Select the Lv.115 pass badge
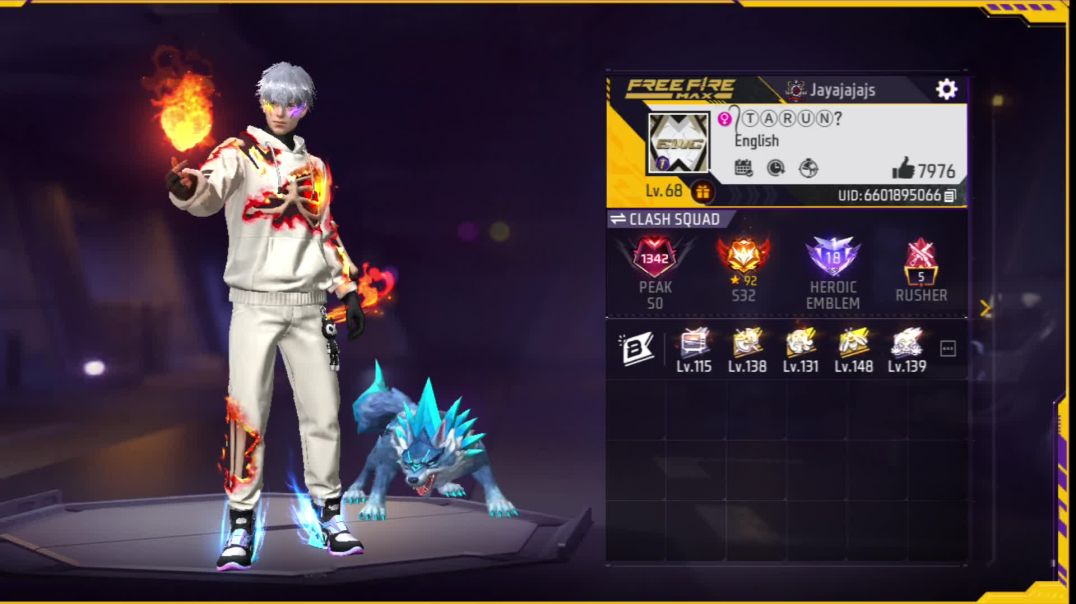The height and width of the screenshot is (604, 1076). tap(694, 343)
